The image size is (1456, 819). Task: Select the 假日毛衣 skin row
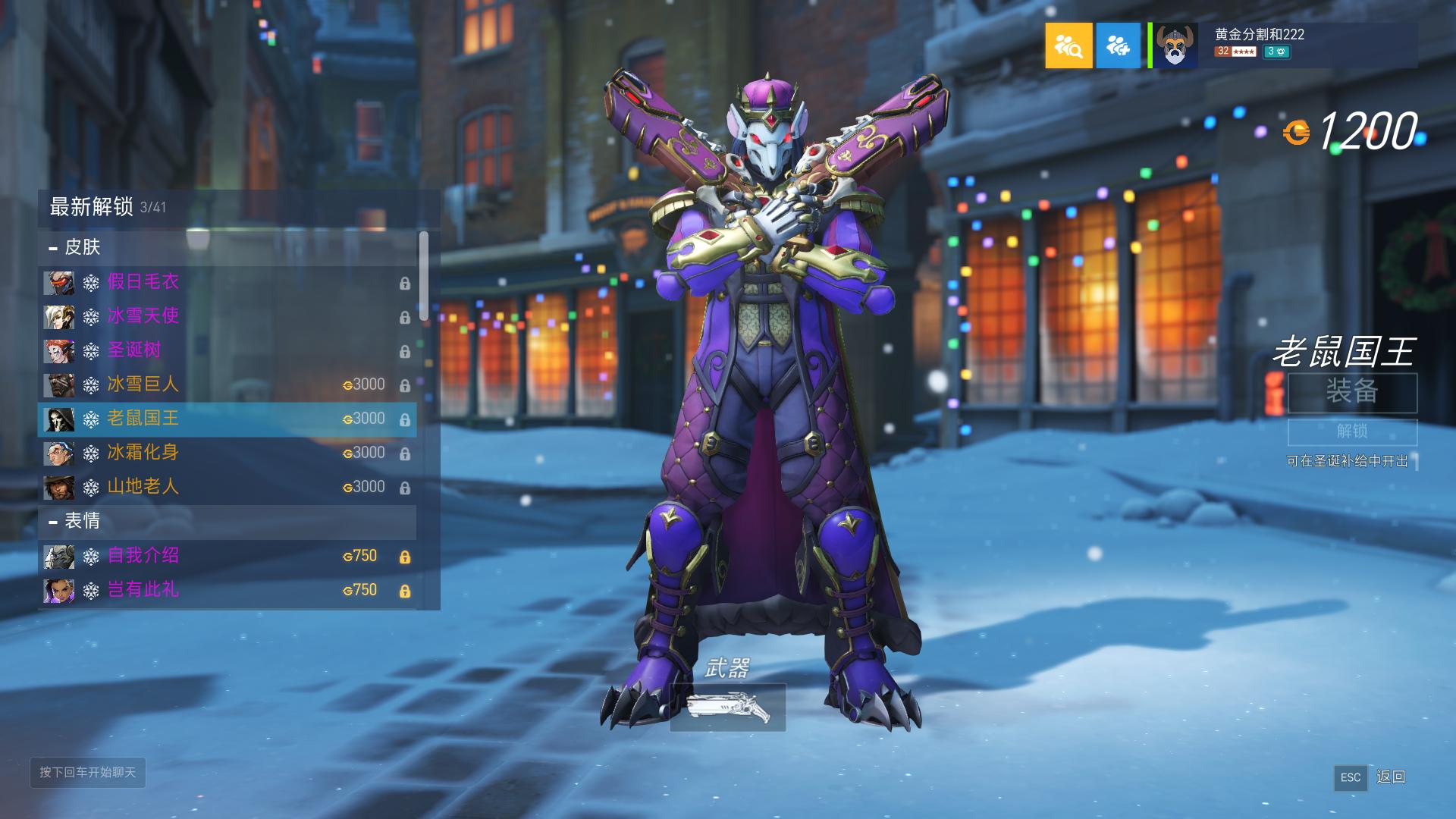coord(226,282)
